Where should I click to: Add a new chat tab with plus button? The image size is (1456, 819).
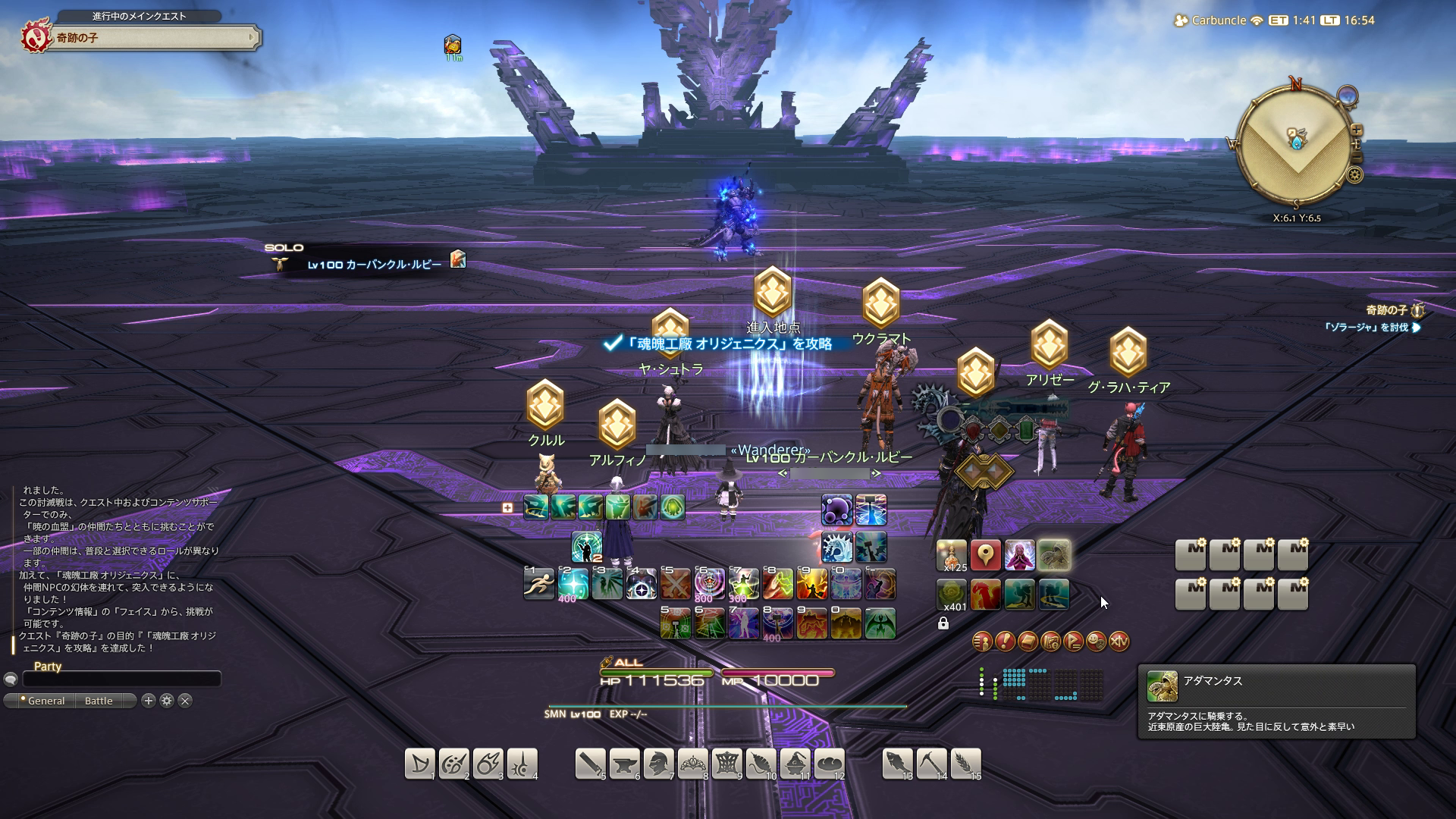149,701
